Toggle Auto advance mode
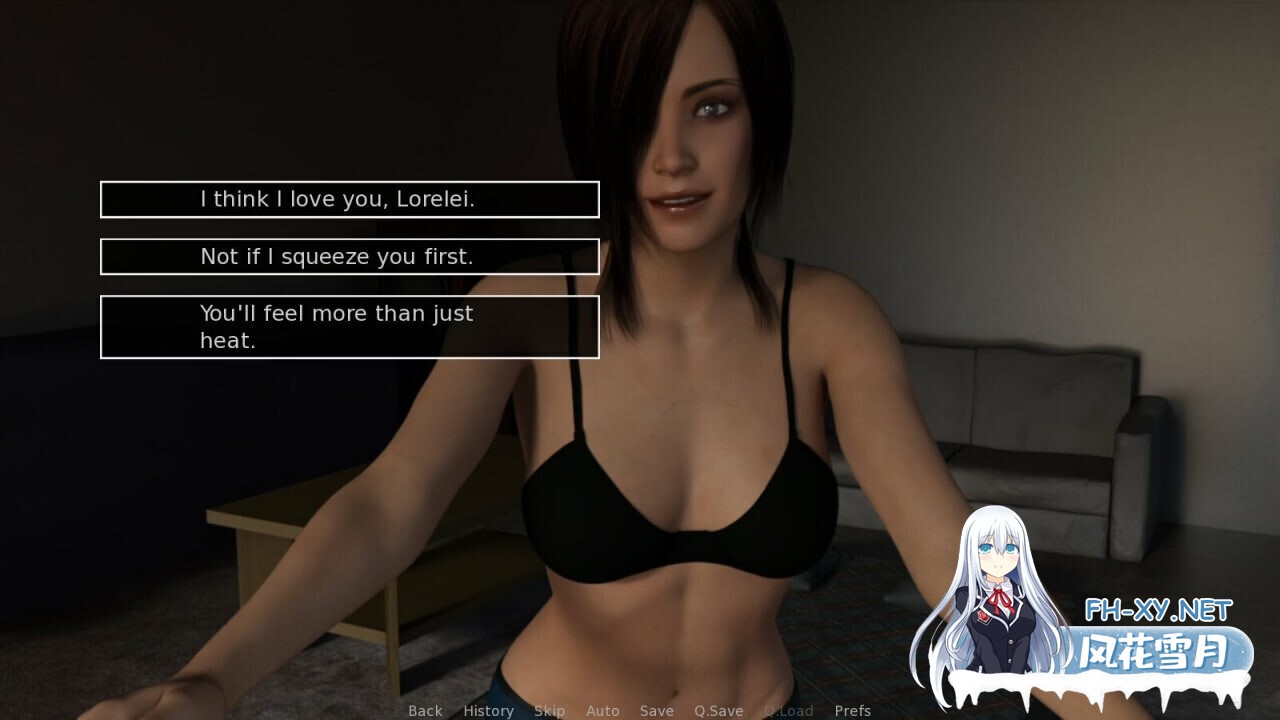Screen dimensions: 1280x720 click(602, 710)
